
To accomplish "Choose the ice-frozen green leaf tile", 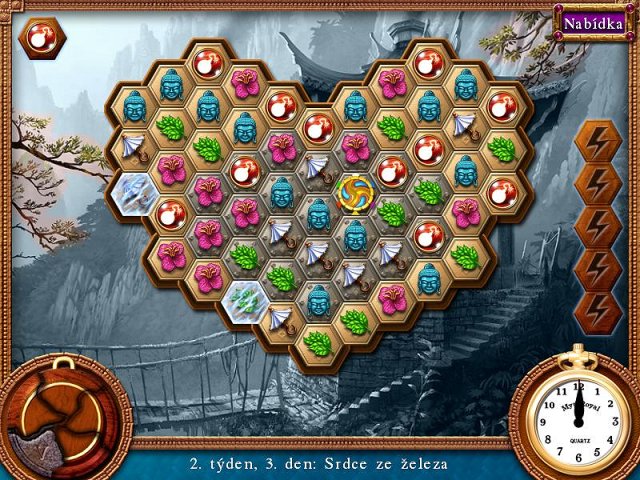I will tap(245, 297).
